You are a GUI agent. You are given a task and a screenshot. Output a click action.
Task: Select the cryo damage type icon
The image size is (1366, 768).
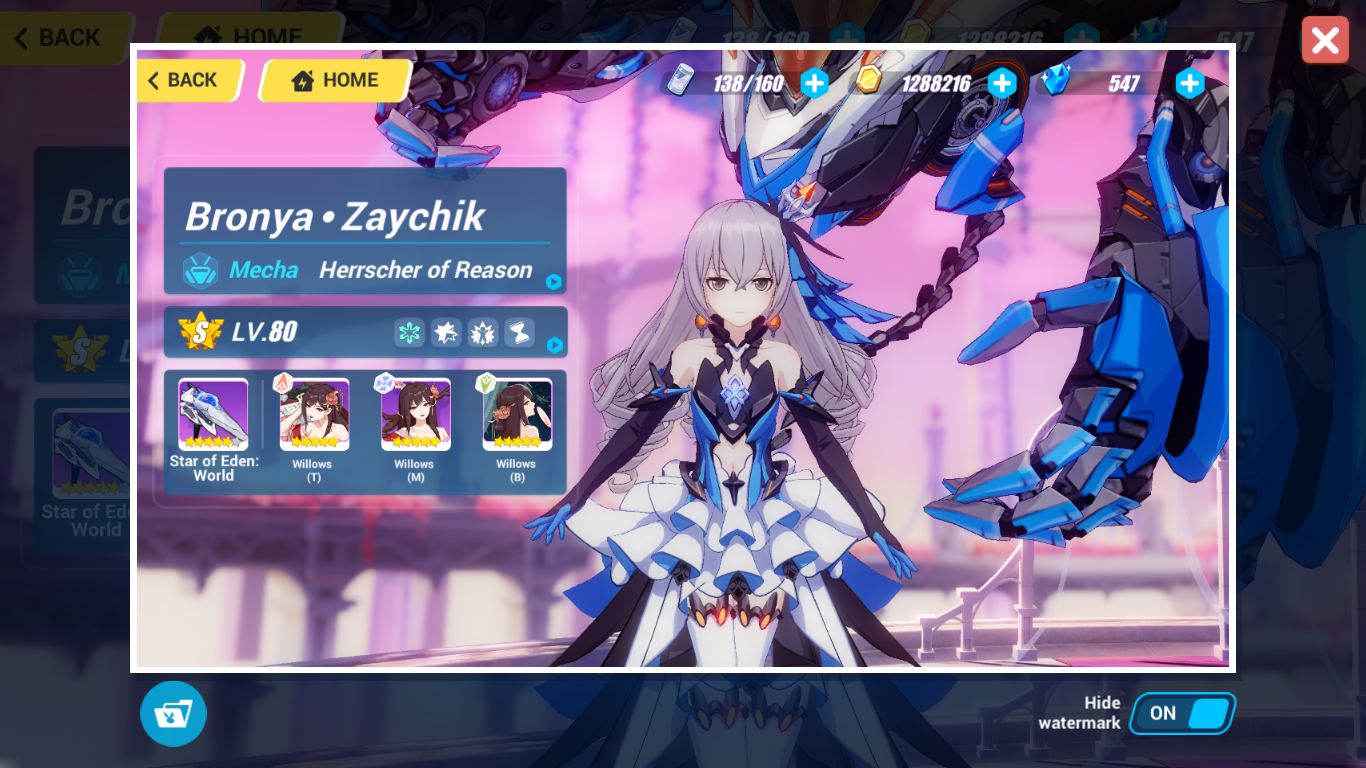tap(408, 332)
